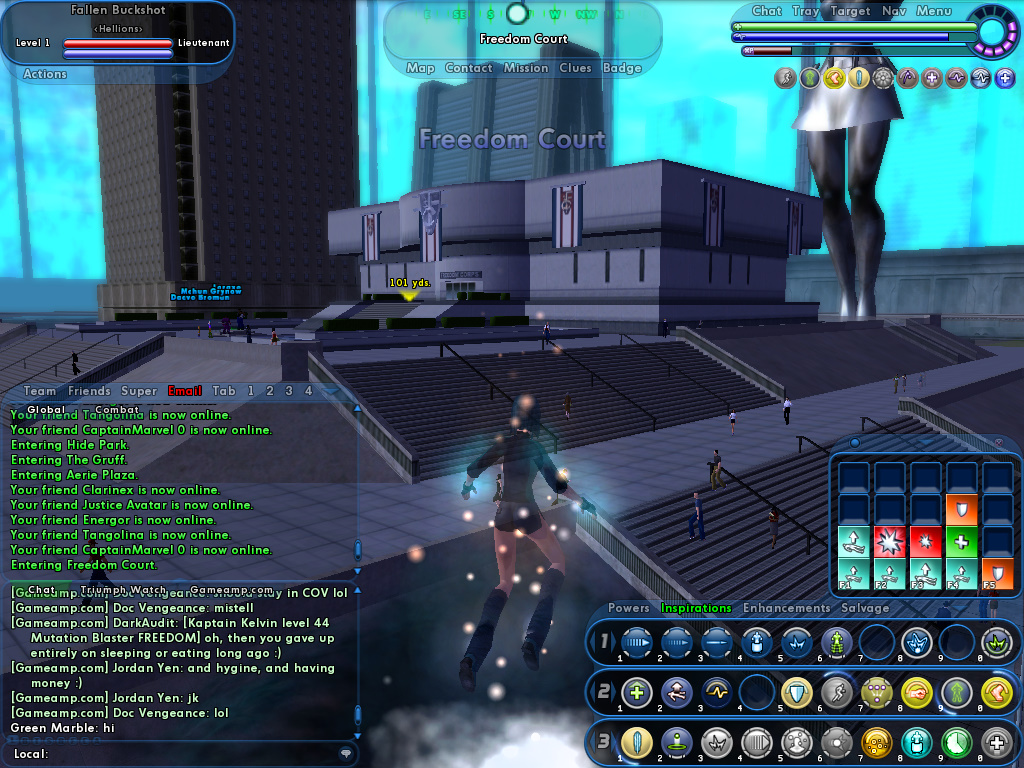
Task: Switch to the Team tab
Action: (x=40, y=391)
